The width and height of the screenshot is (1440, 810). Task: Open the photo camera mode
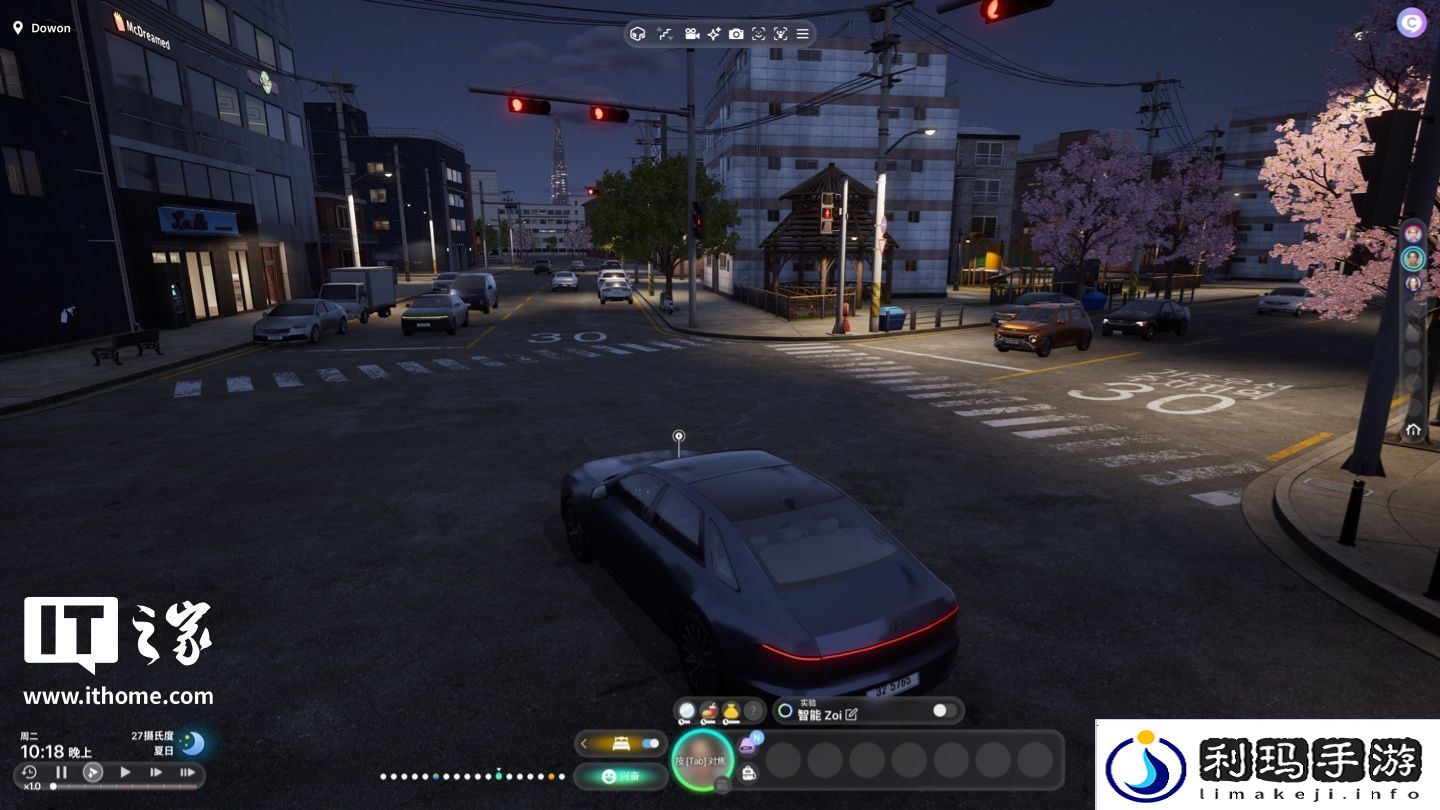coord(736,34)
